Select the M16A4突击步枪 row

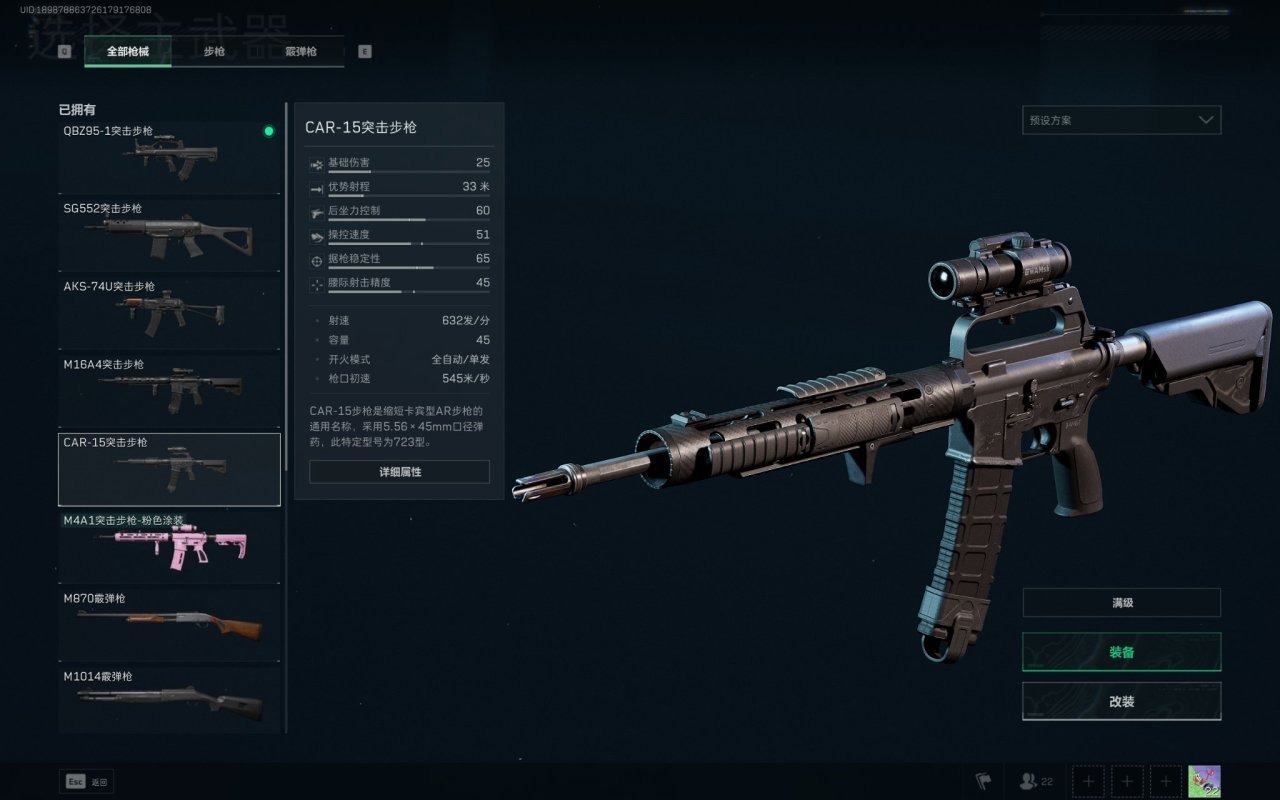click(169, 391)
